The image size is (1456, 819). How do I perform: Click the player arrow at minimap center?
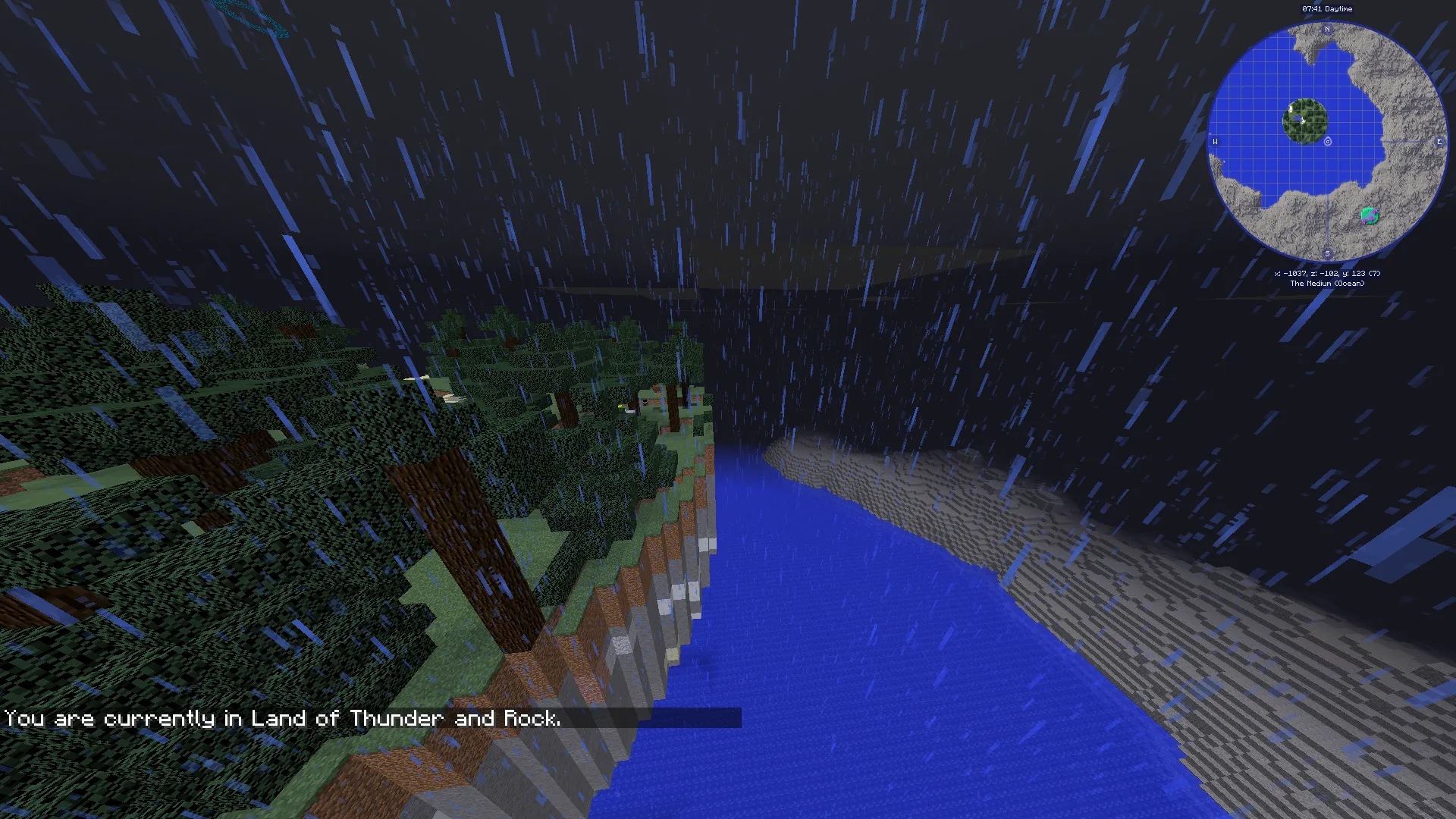point(1327,142)
